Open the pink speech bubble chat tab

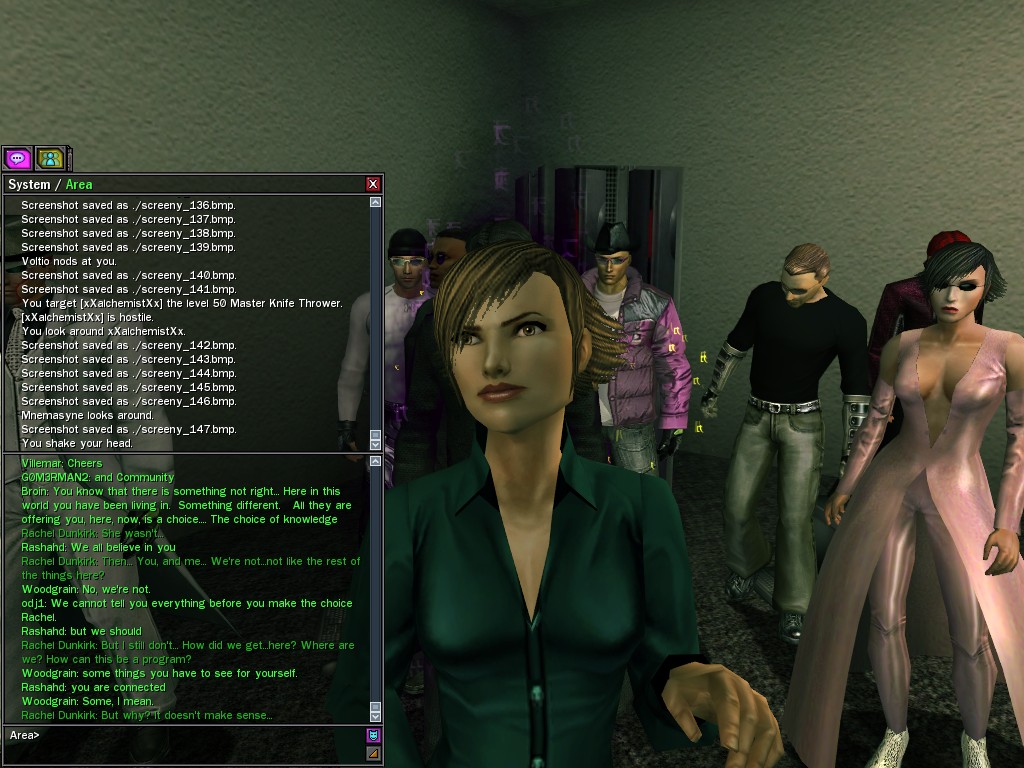click(17, 158)
